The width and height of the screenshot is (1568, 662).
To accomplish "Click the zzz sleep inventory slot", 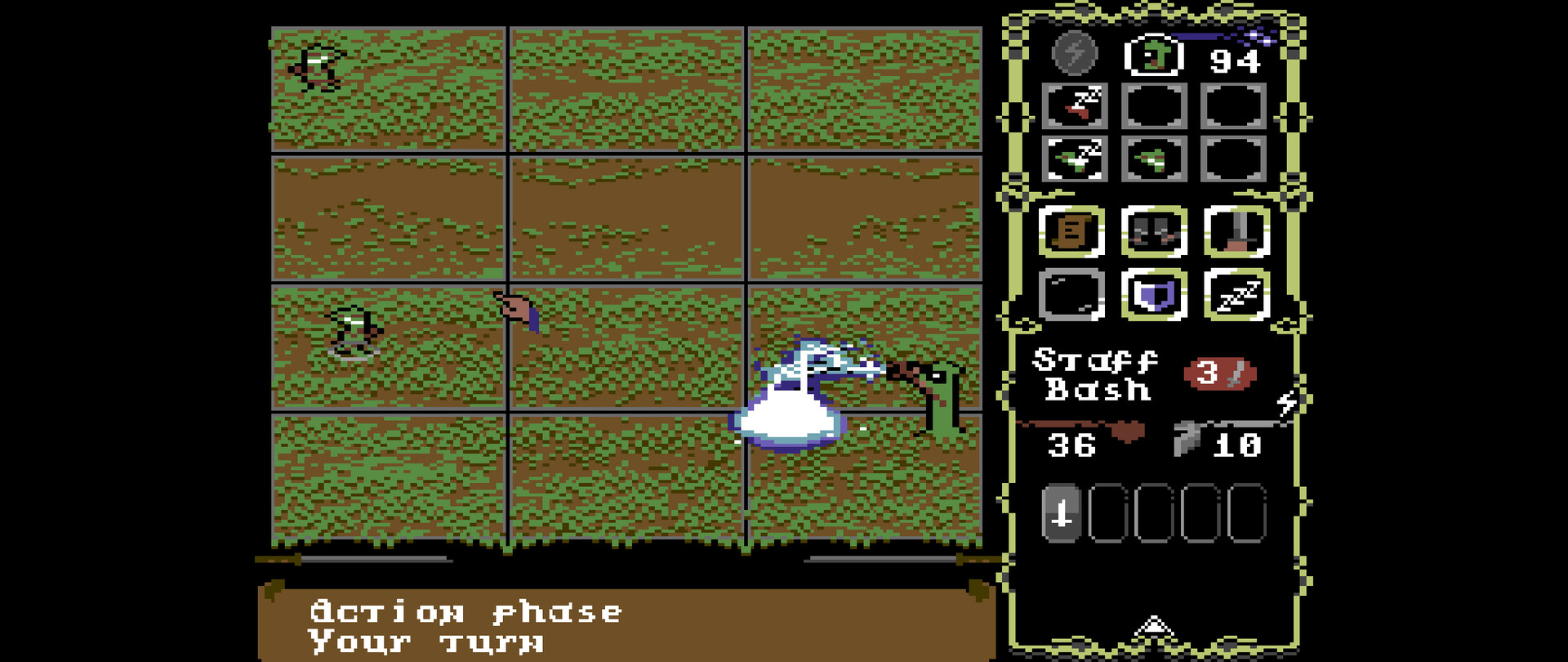I will pos(1234,297).
